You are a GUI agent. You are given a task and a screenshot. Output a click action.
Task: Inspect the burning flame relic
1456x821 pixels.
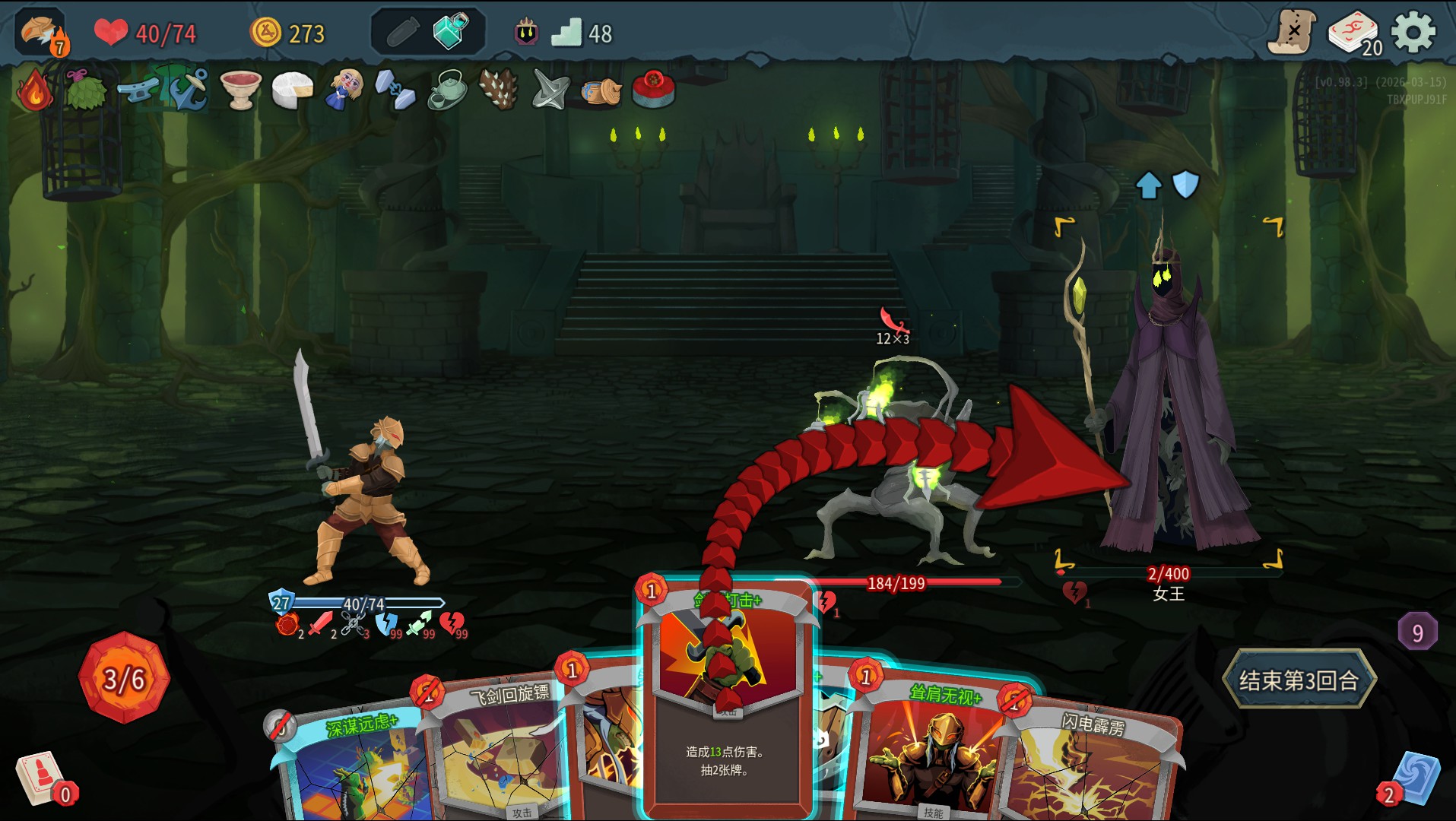point(34,90)
